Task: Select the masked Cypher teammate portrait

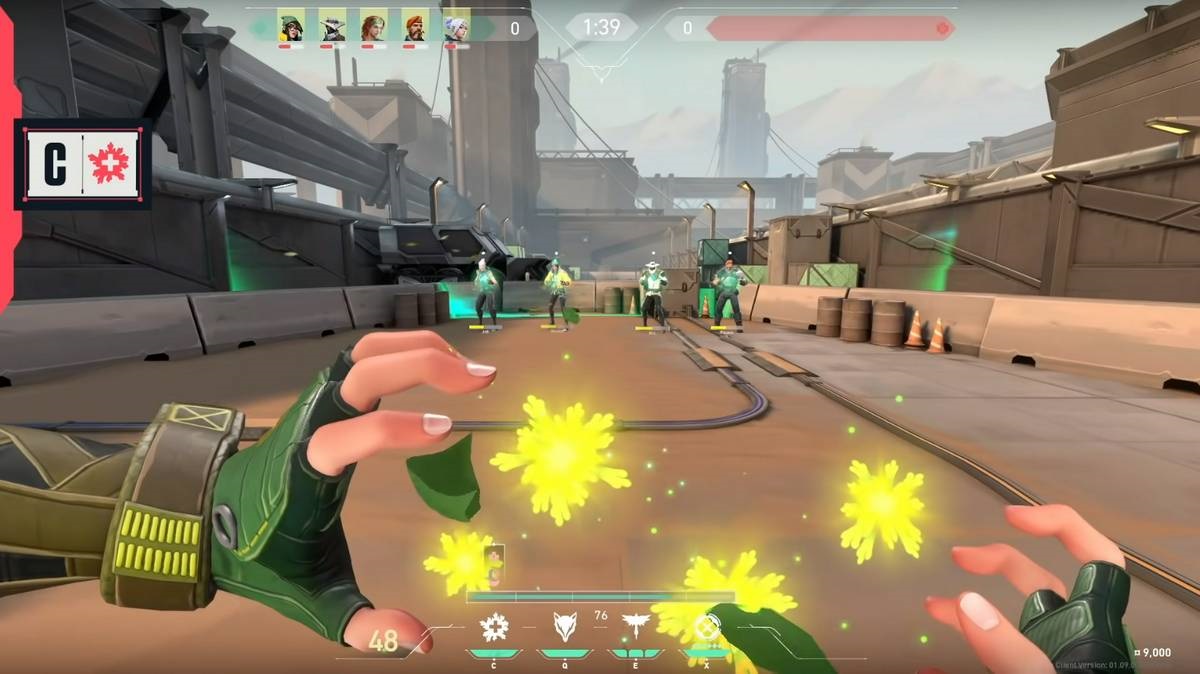Action: (x=332, y=27)
